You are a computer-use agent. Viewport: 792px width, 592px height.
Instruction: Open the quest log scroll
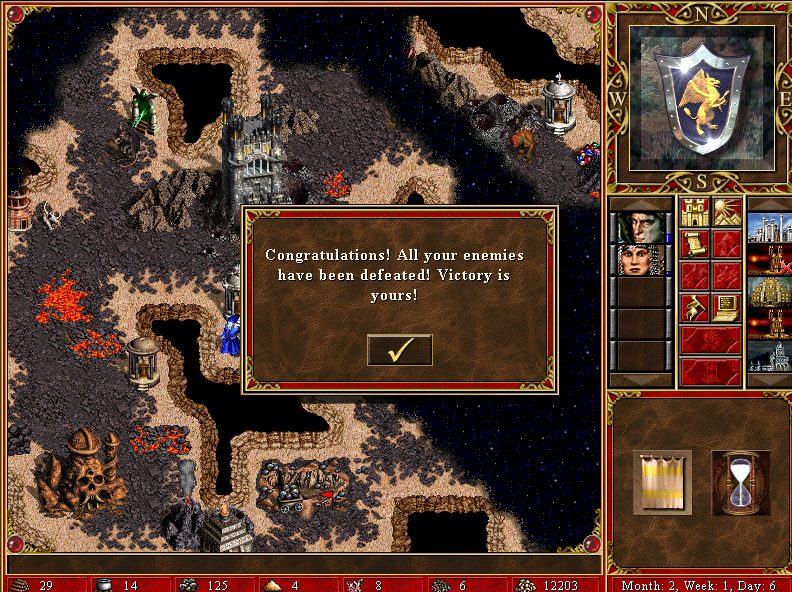tap(694, 244)
